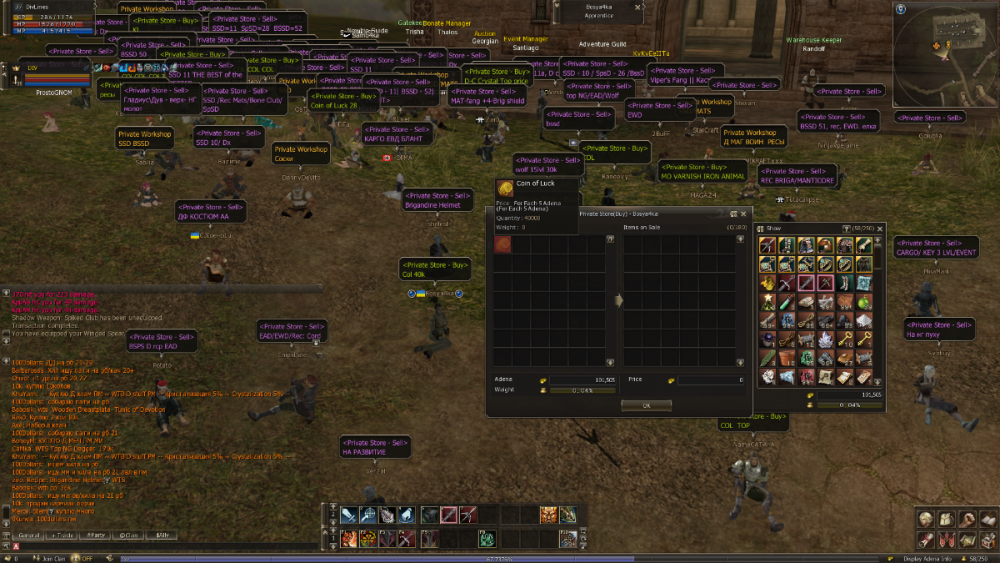Image resolution: width=1000 pixels, height=563 pixels.
Task: Open the clan banner menu icon
Action: point(946,540)
